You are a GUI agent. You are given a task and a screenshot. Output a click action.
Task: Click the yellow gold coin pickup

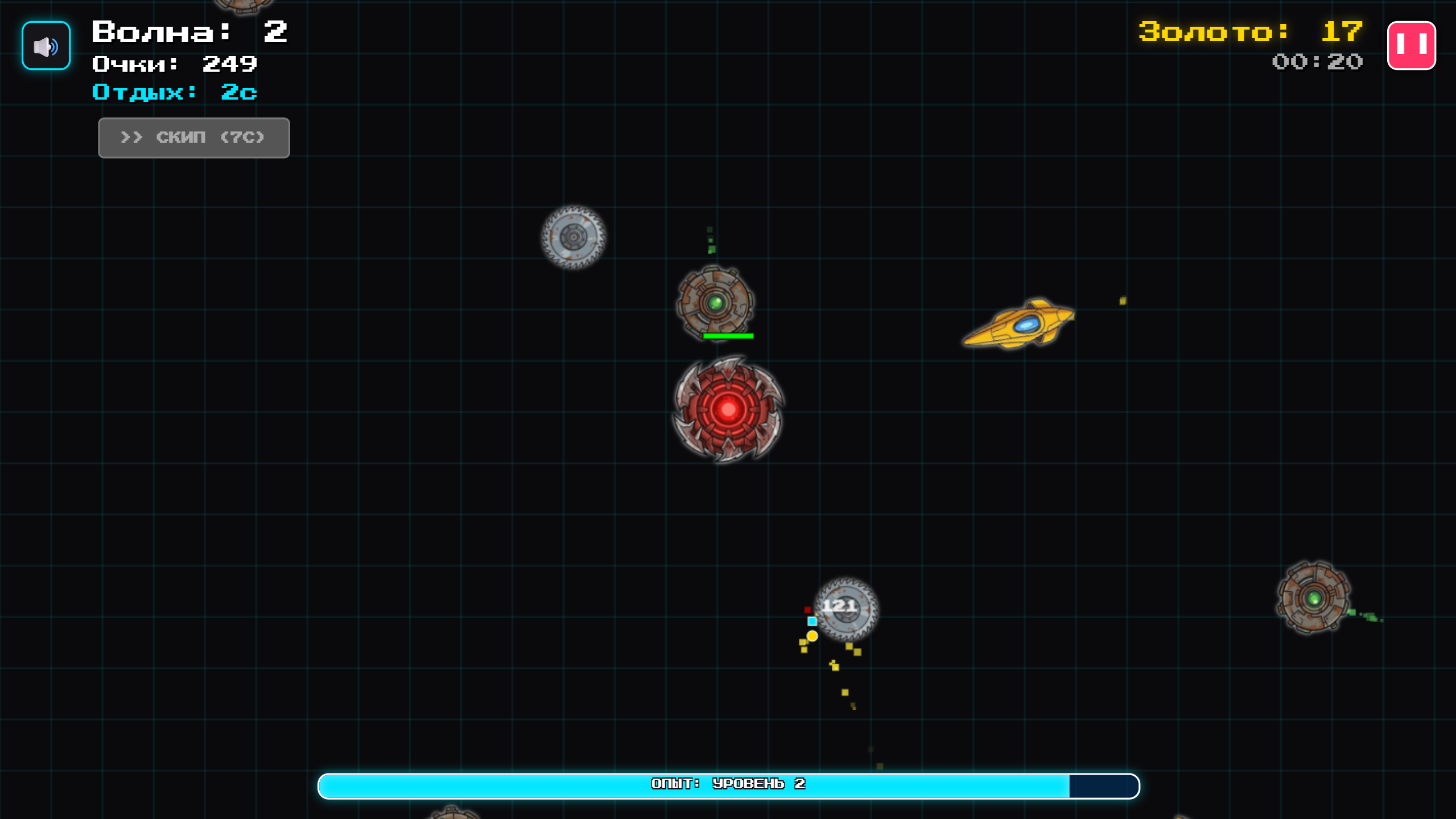pyautogui.click(x=812, y=636)
